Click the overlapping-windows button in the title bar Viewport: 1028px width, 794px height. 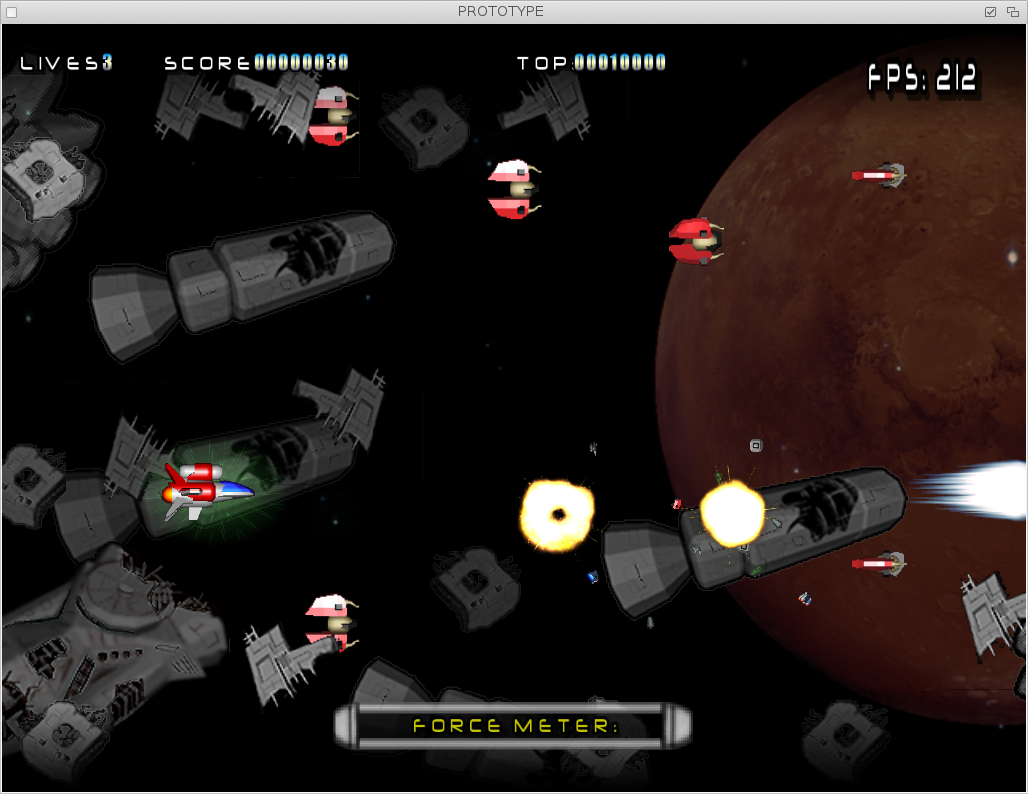(1013, 12)
